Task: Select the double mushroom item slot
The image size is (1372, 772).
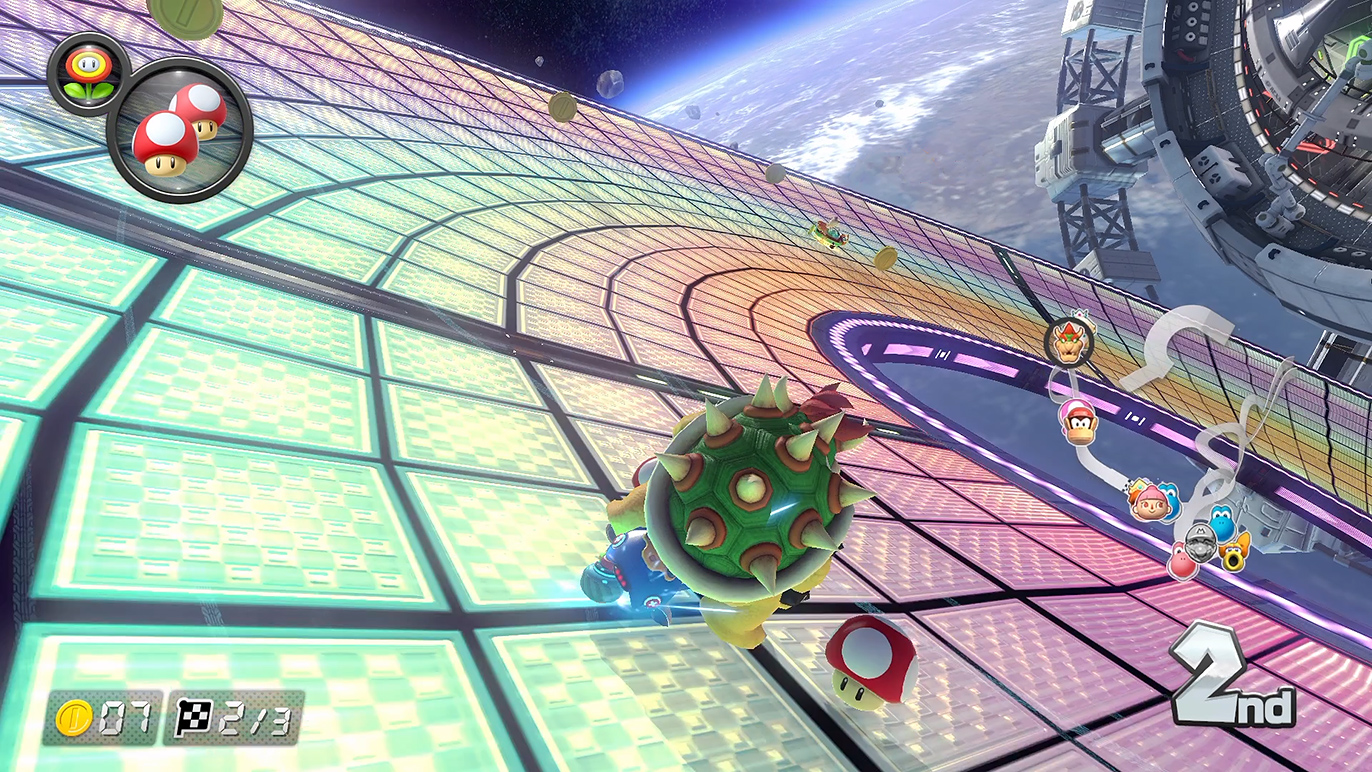Action: [x=178, y=131]
